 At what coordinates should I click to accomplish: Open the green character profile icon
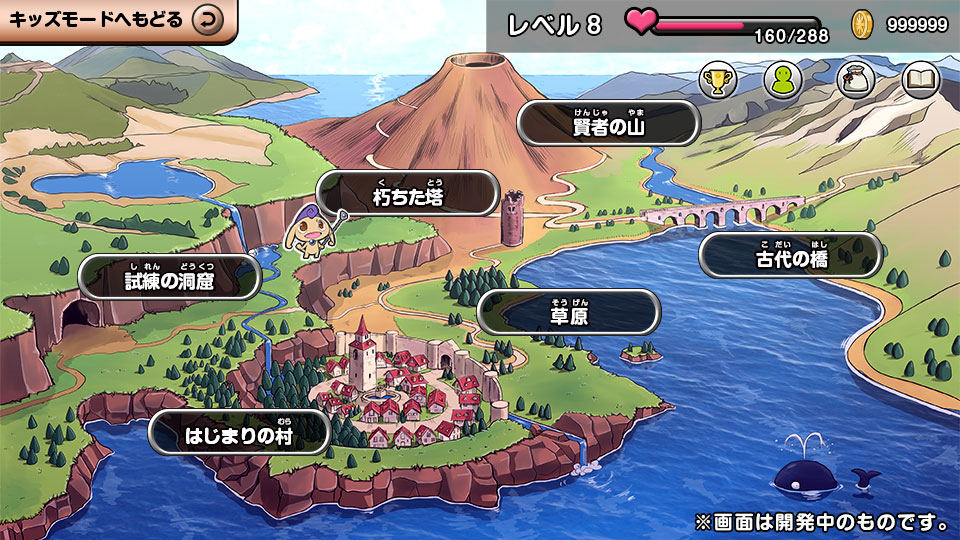click(783, 80)
